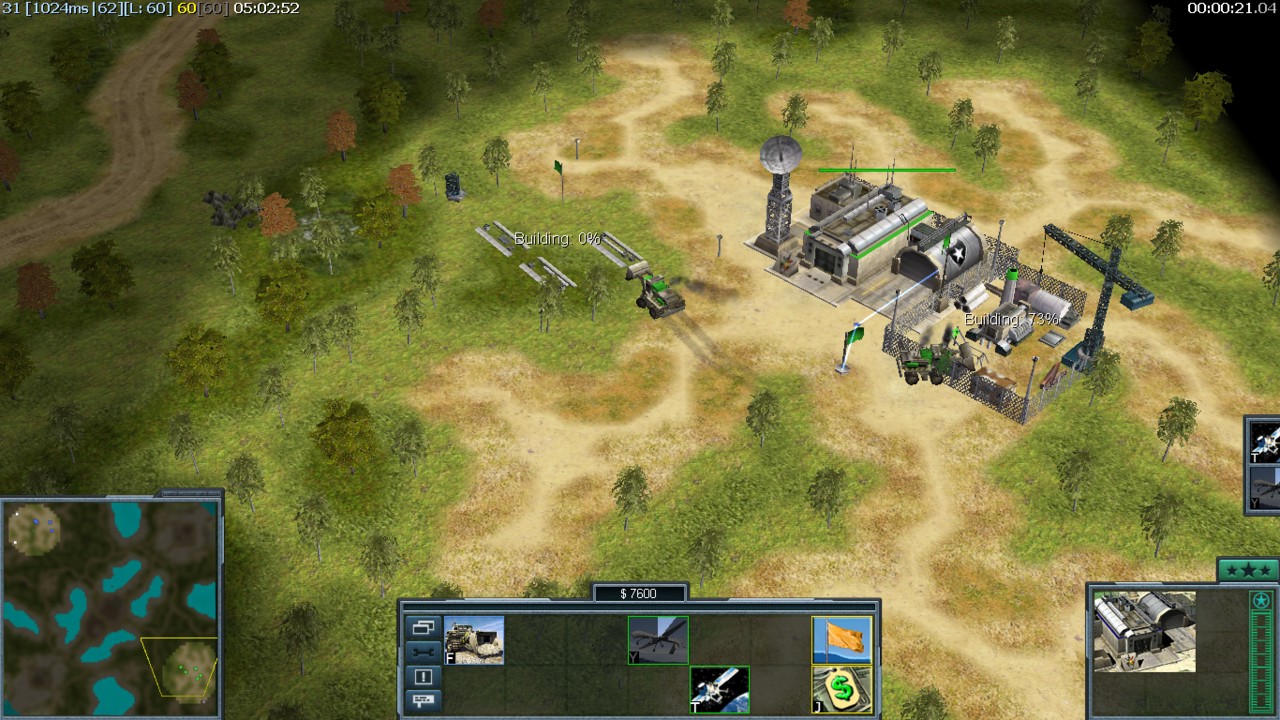Activate the Spy Drone power
1280x720 pixels.
(658, 641)
